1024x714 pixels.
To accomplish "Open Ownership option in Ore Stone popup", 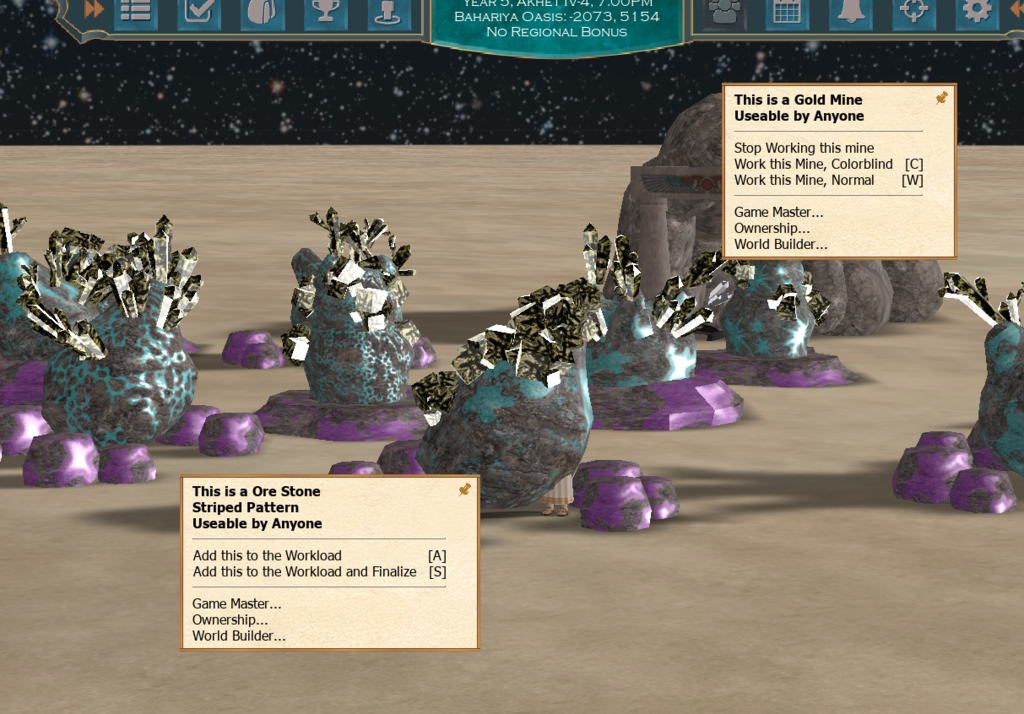I will [x=230, y=620].
